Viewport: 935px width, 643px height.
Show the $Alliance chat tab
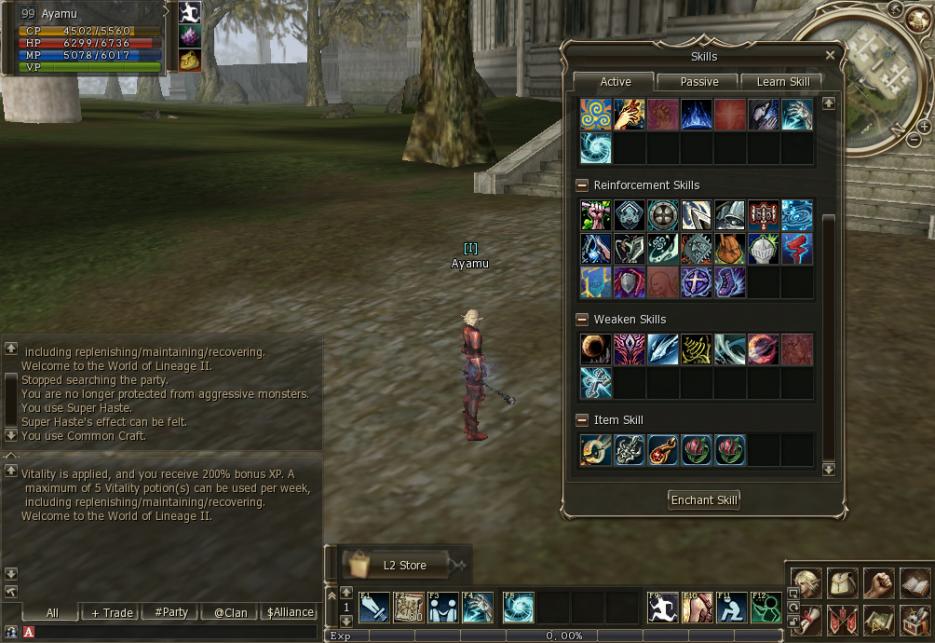(290, 612)
